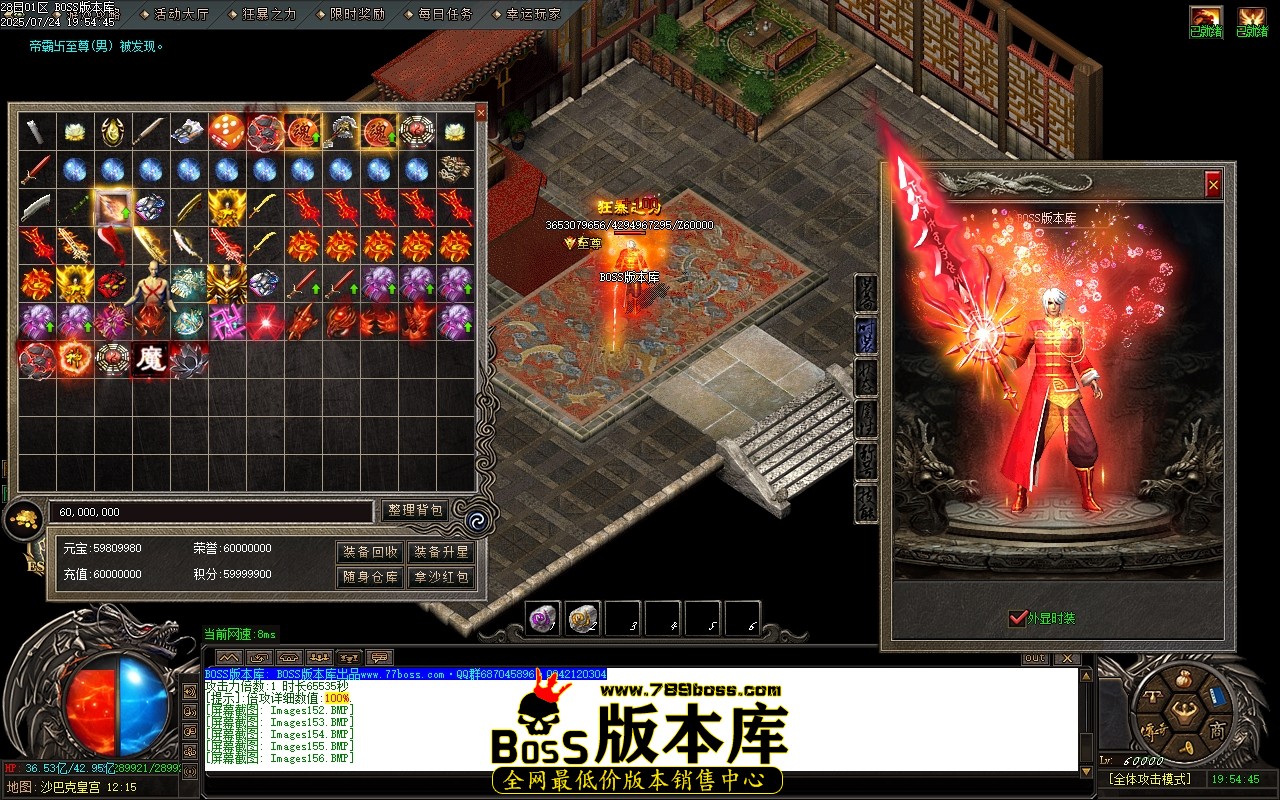Click the key icon in the bottom-right menu wheel
1280x800 pixels.
point(1186,748)
